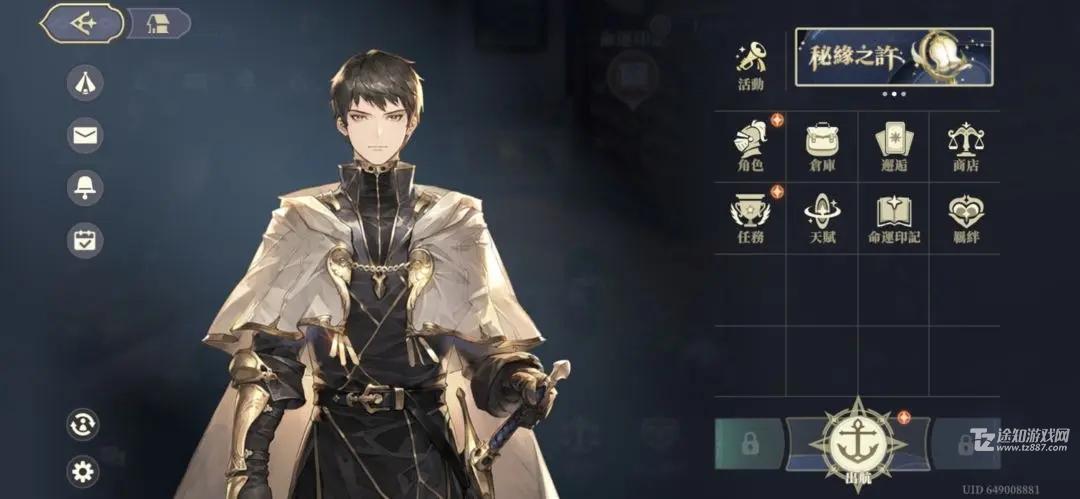Open the 天賦 talents menu

[x=822, y=218]
